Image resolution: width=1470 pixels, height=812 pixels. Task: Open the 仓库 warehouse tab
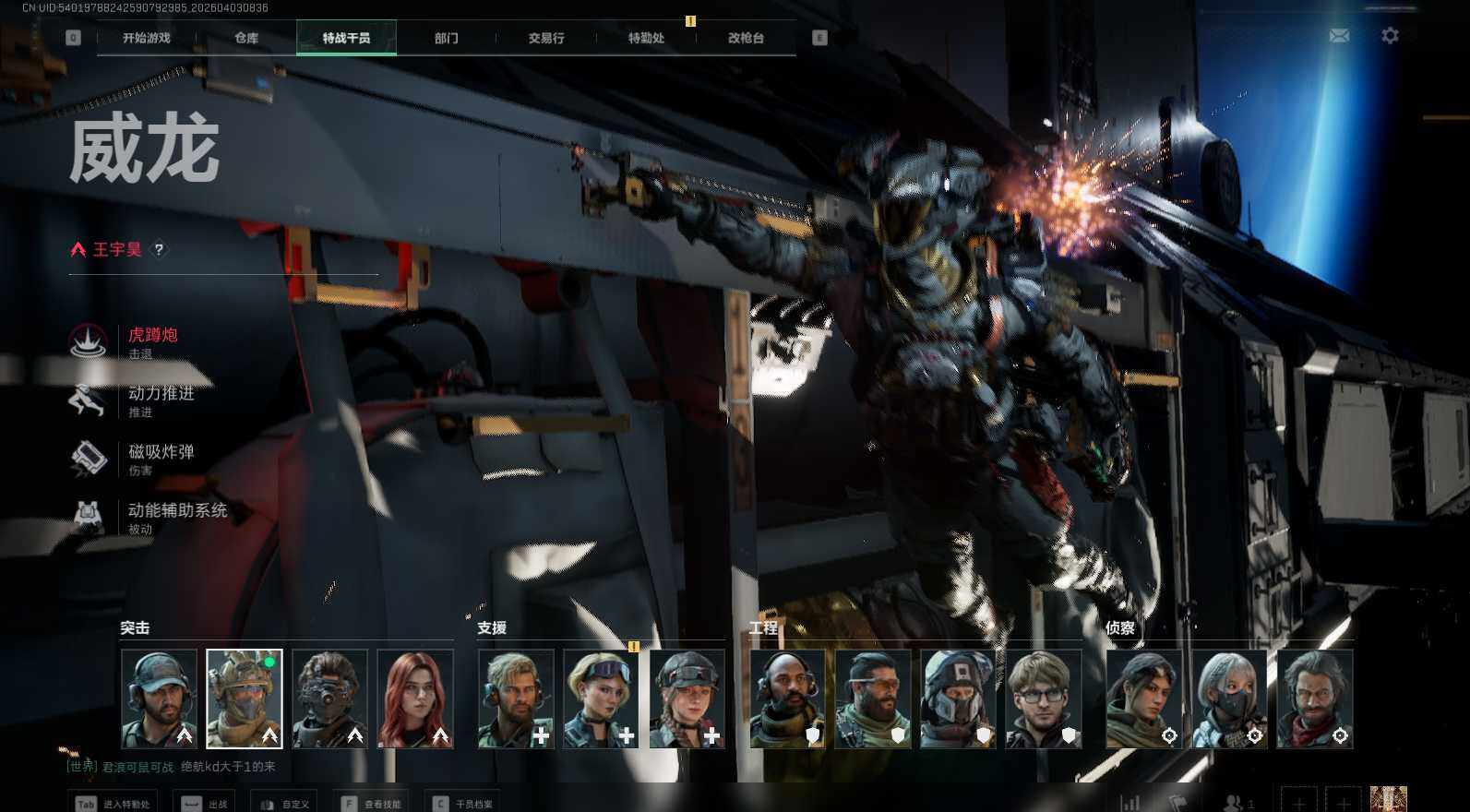(246, 38)
